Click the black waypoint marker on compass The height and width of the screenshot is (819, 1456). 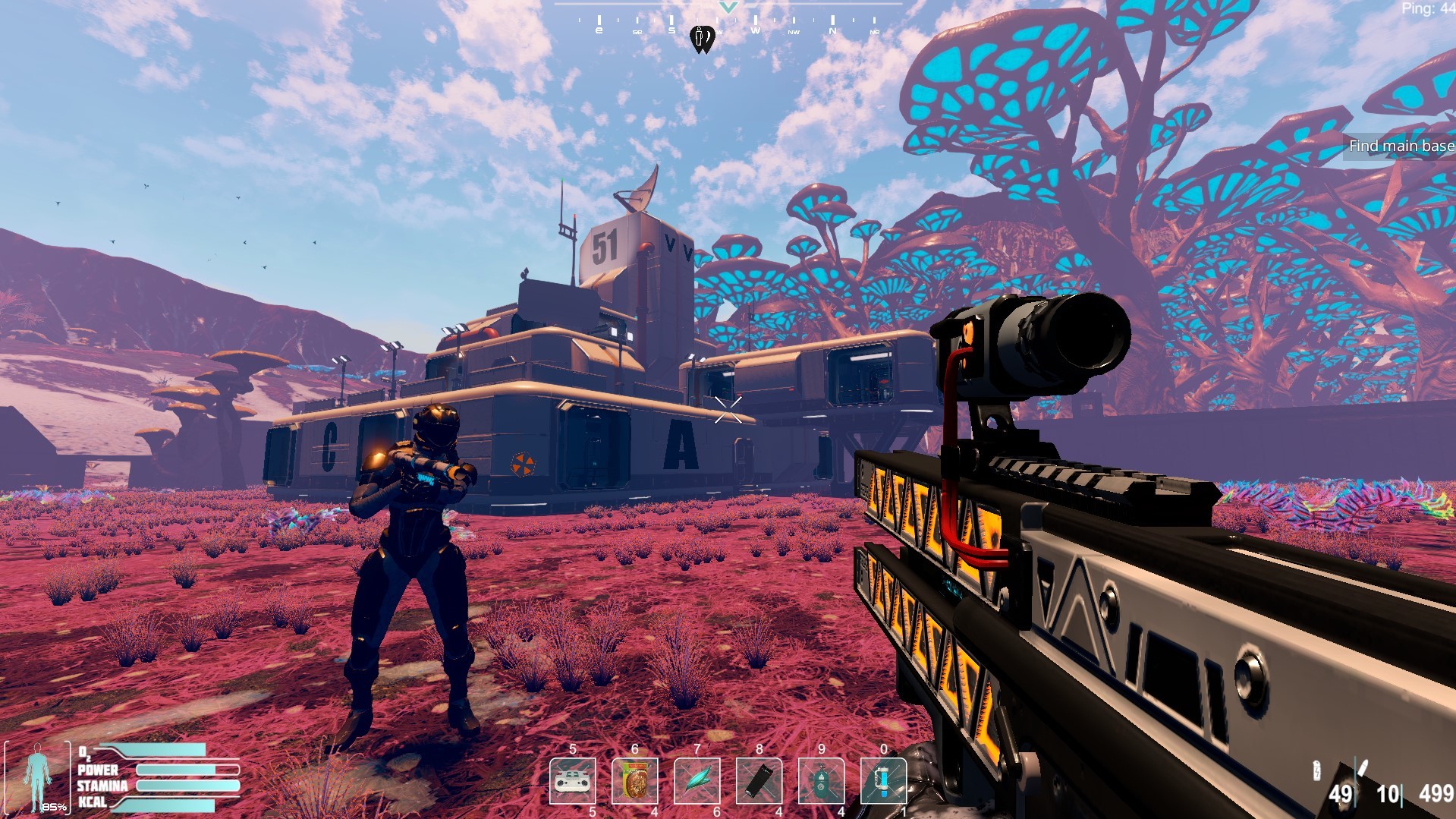click(x=703, y=38)
